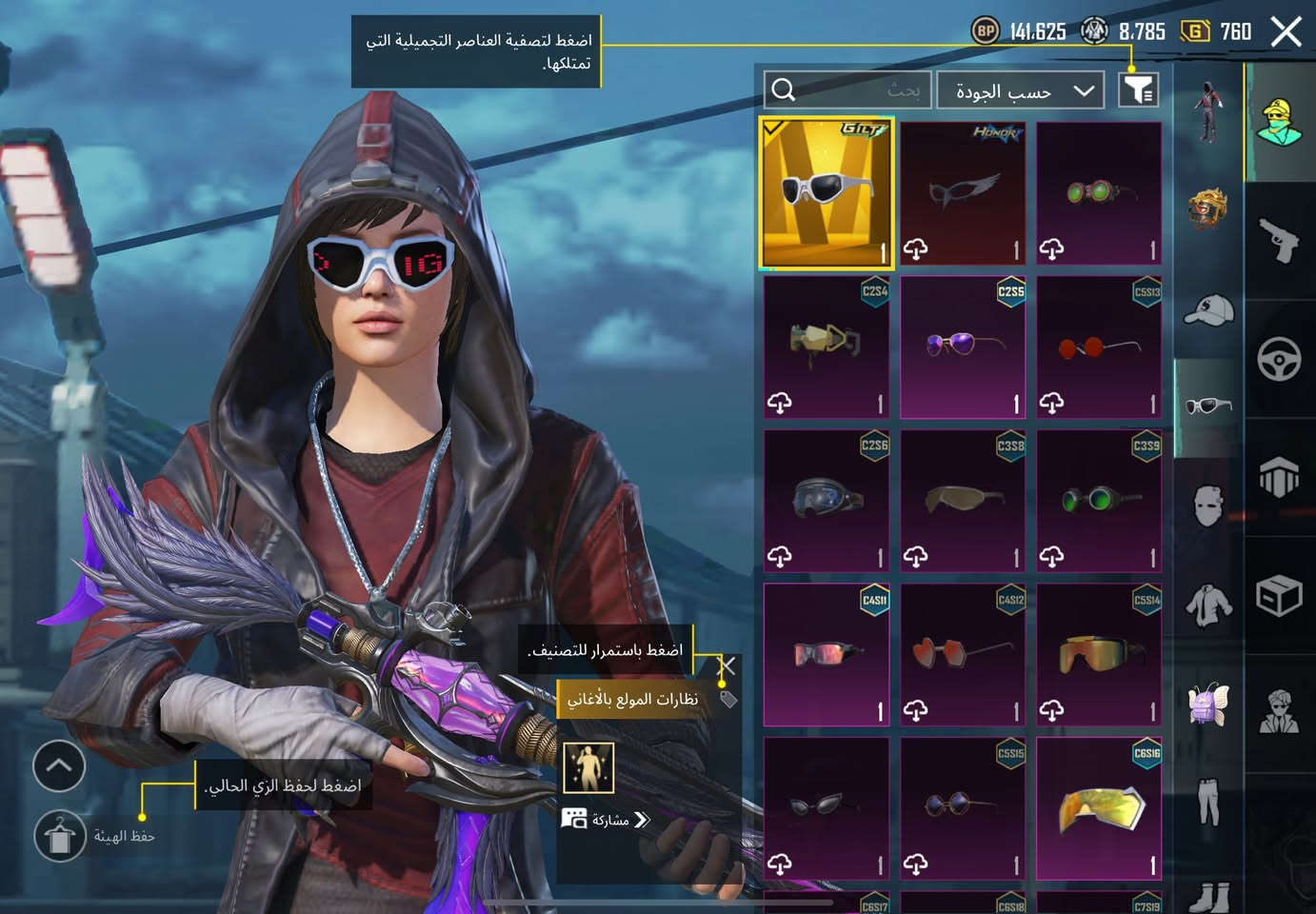This screenshot has height=914, width=1316.
Task: Expand the round up-arrow button
Action: click(x=59, y=765)
